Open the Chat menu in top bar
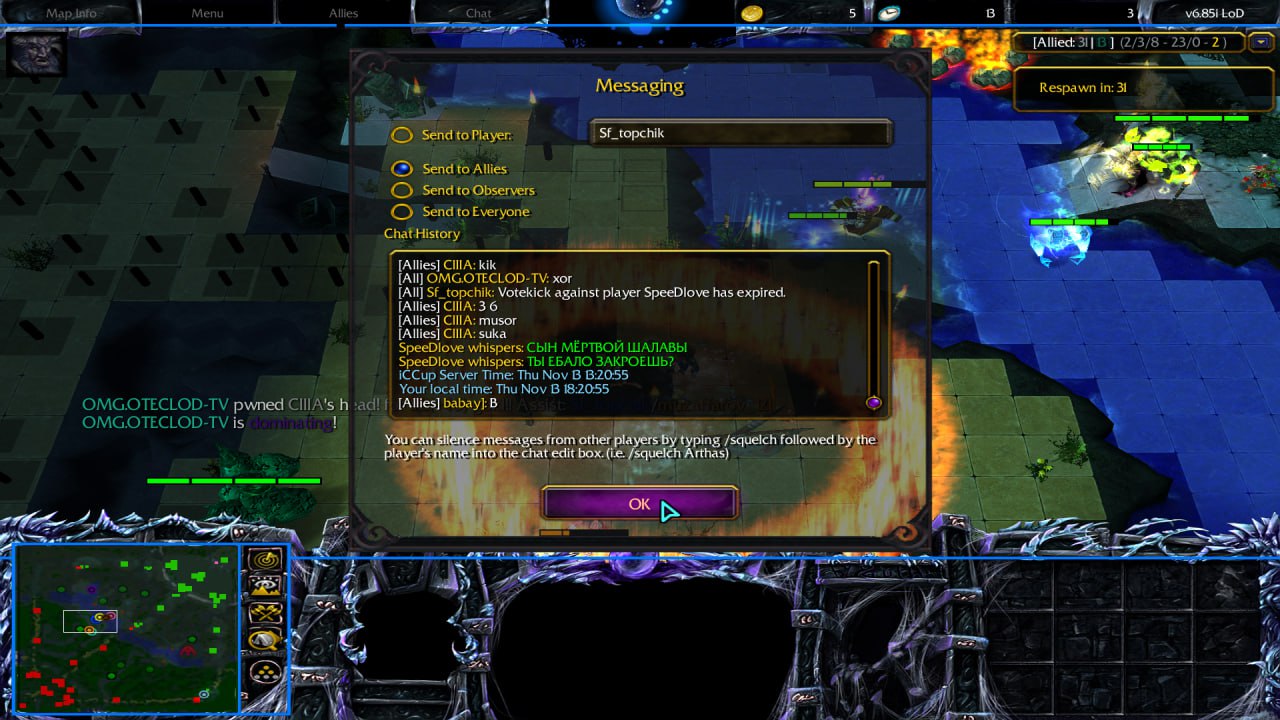1280x720 pixels. pos(479,13)
